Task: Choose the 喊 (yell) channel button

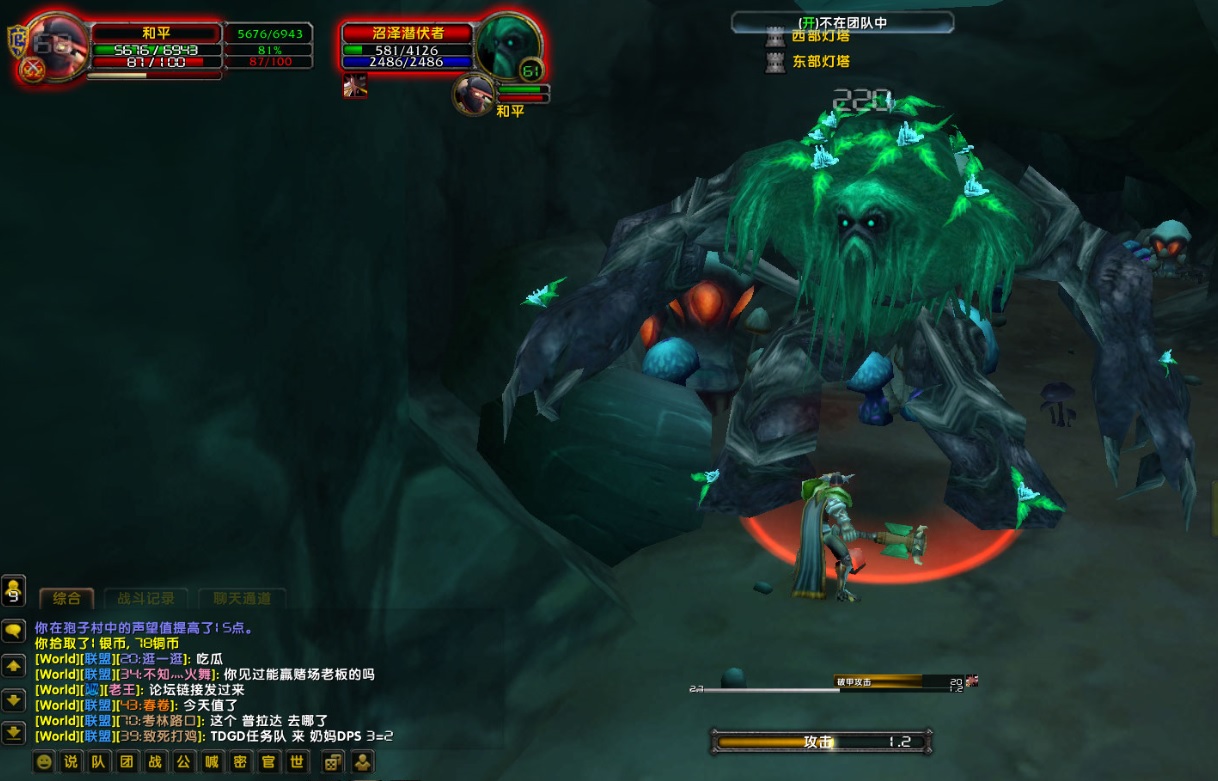Action: 212,762
